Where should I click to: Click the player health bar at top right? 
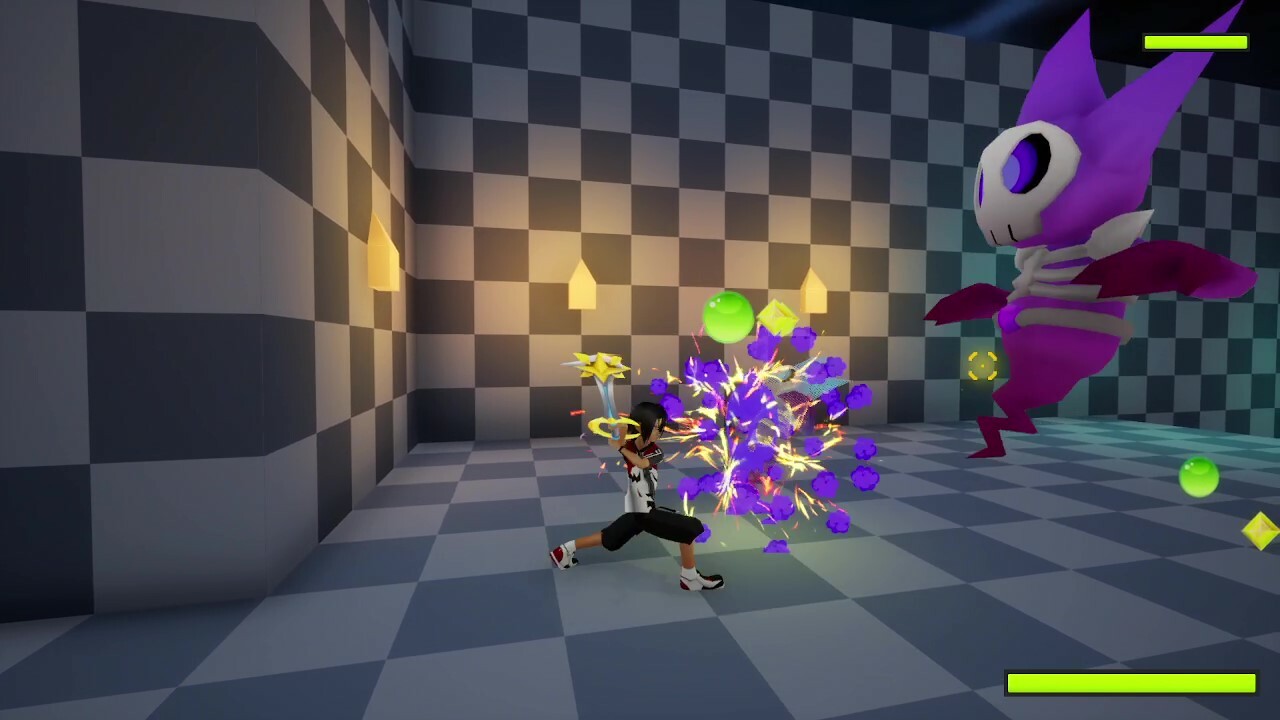point(1196,41)
